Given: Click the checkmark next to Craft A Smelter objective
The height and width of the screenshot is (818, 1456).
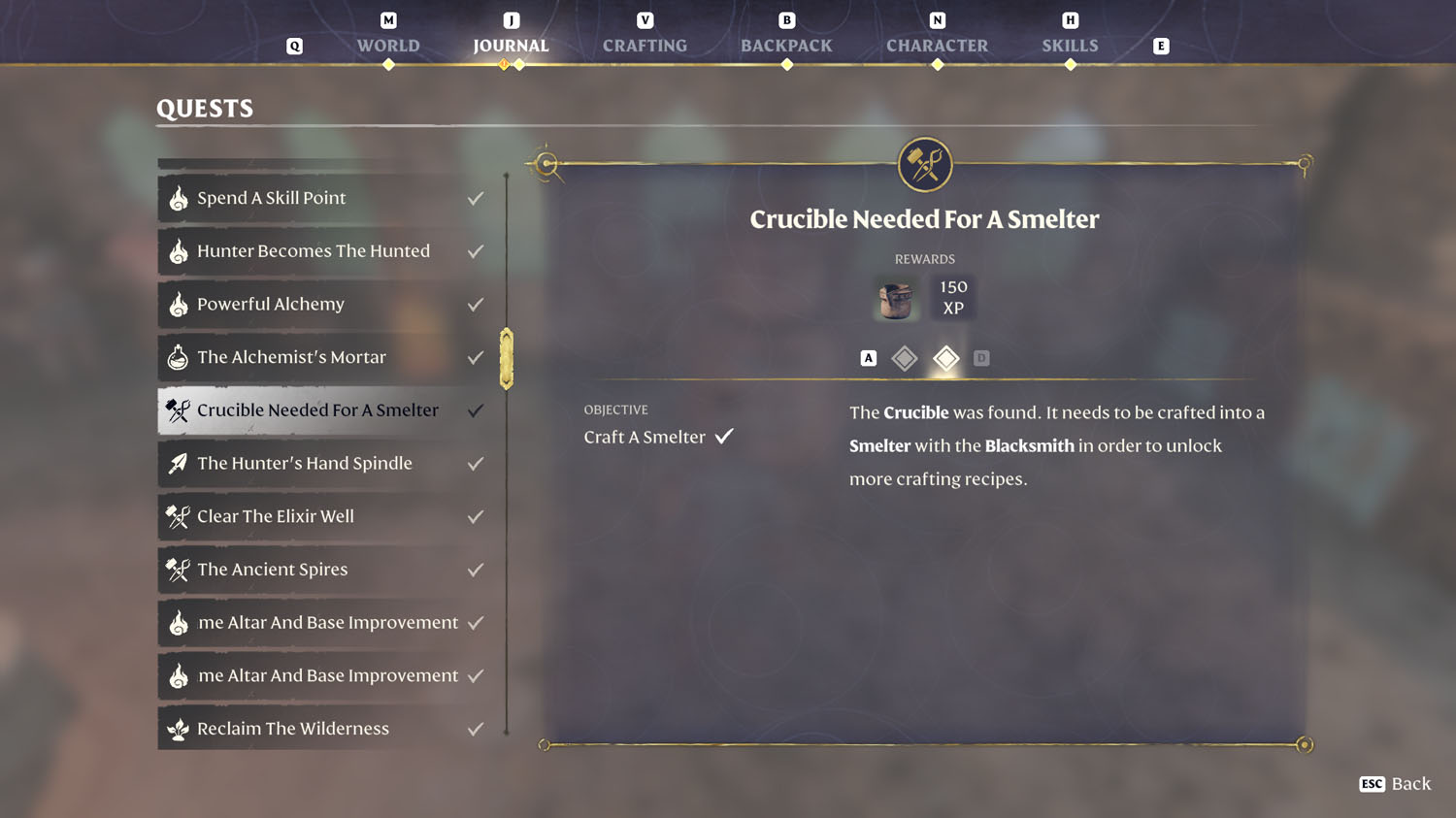Looking at the screenshot, I should [x=724, y=436].
